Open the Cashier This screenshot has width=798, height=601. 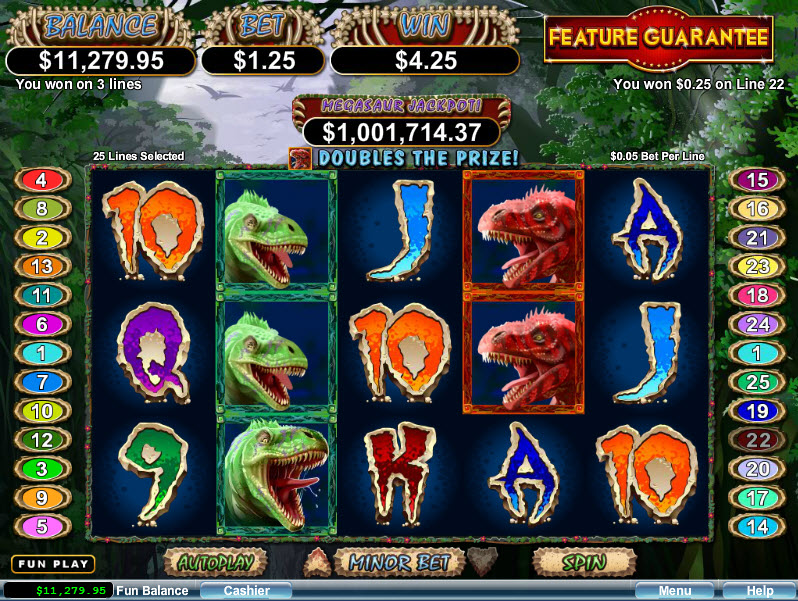point(246,591)
